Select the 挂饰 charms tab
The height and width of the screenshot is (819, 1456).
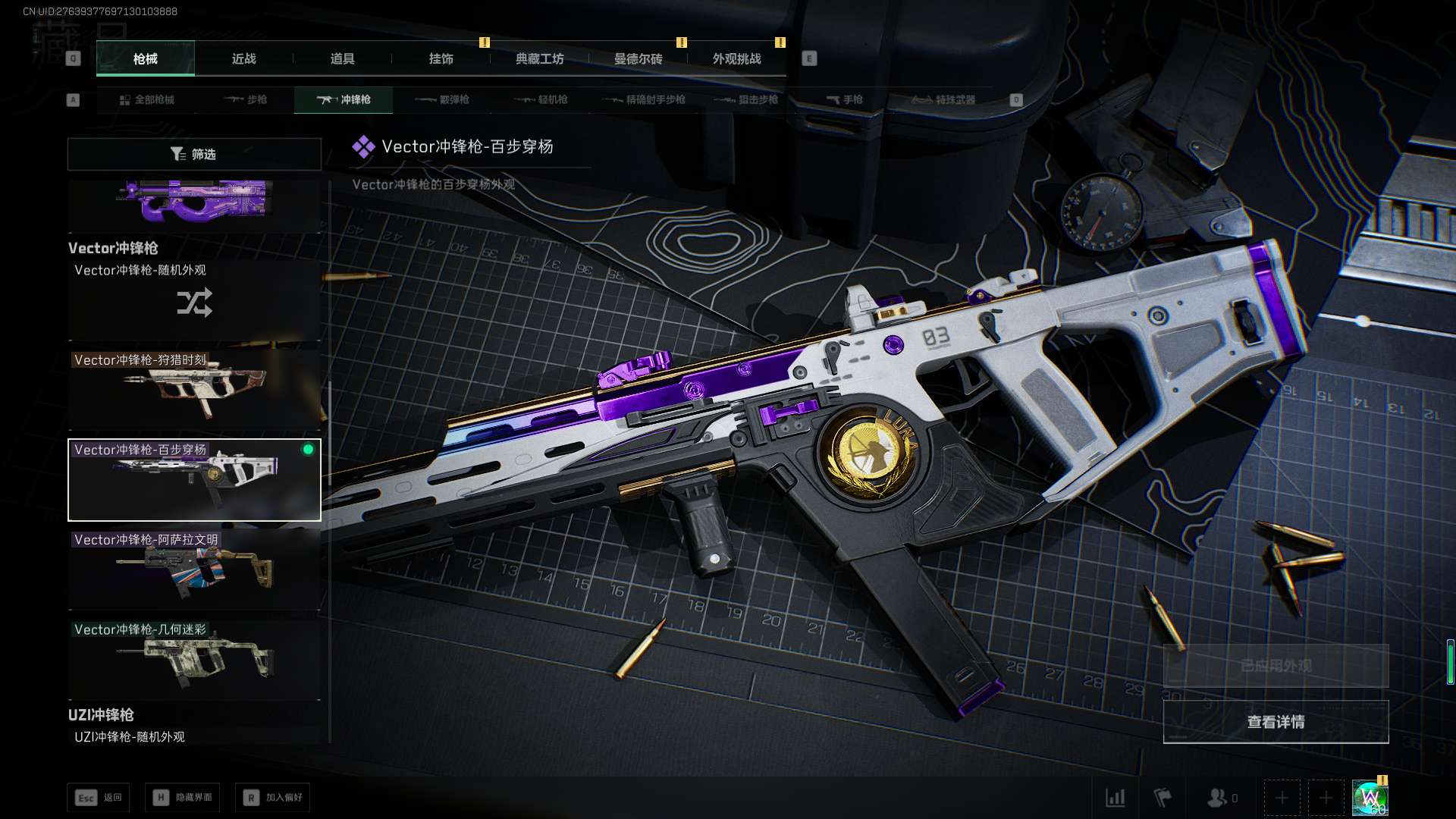(441, 59)
